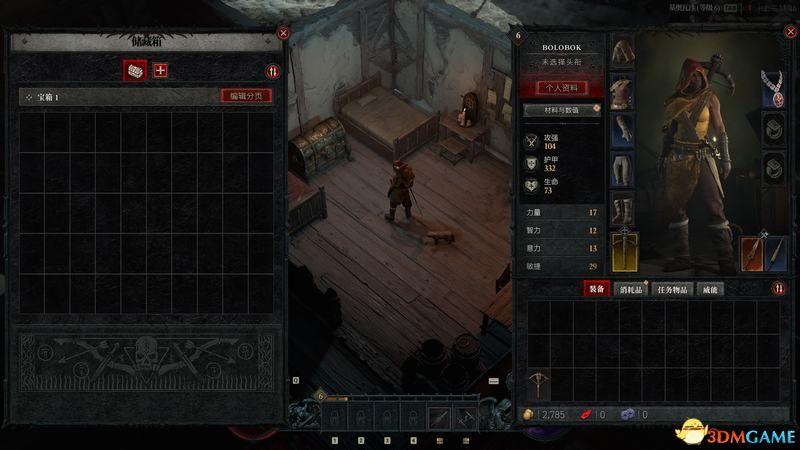This screenshot has height=450, width=800.
Task: Select the crossbow in the inventory grid
Action: [541, 384]
